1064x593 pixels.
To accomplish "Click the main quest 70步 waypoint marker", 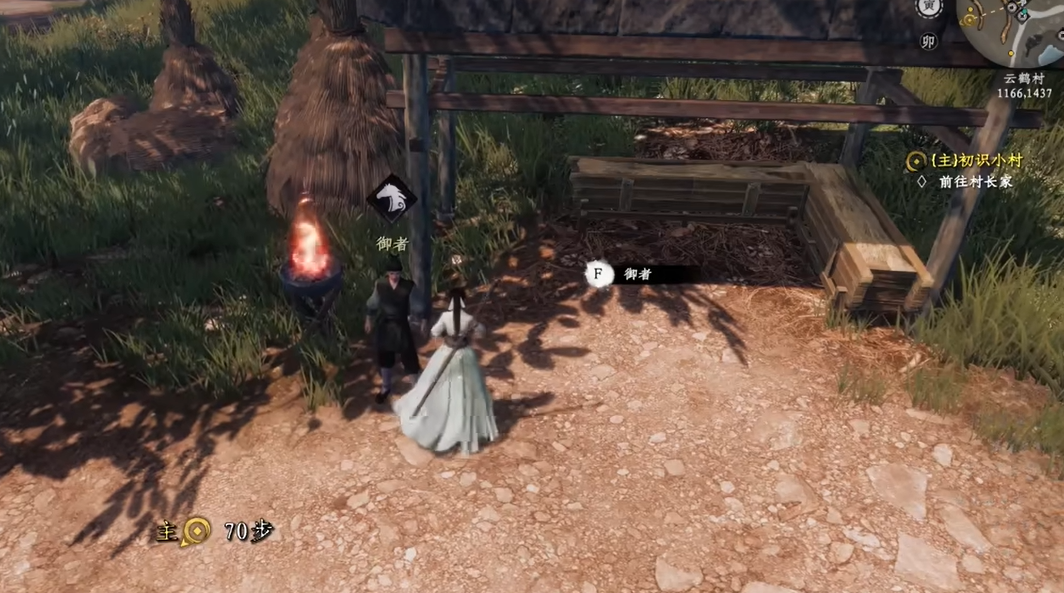I will pos(195,531).
